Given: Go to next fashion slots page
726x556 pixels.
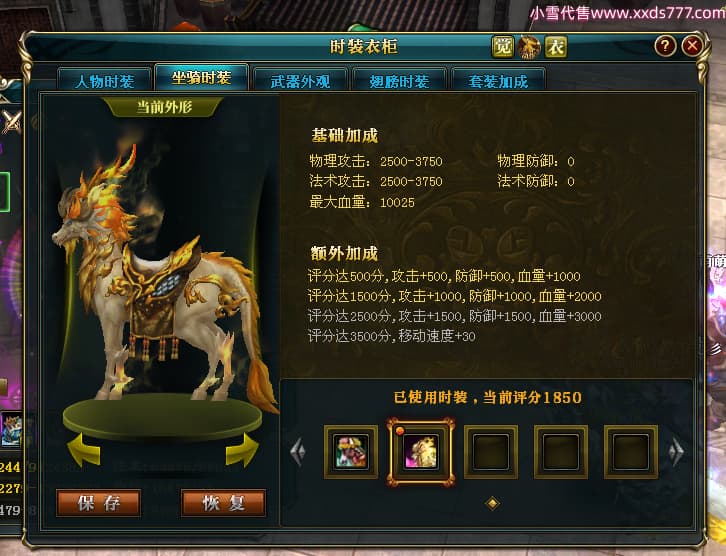Looking at the screenshot, I should click(677, 452).
